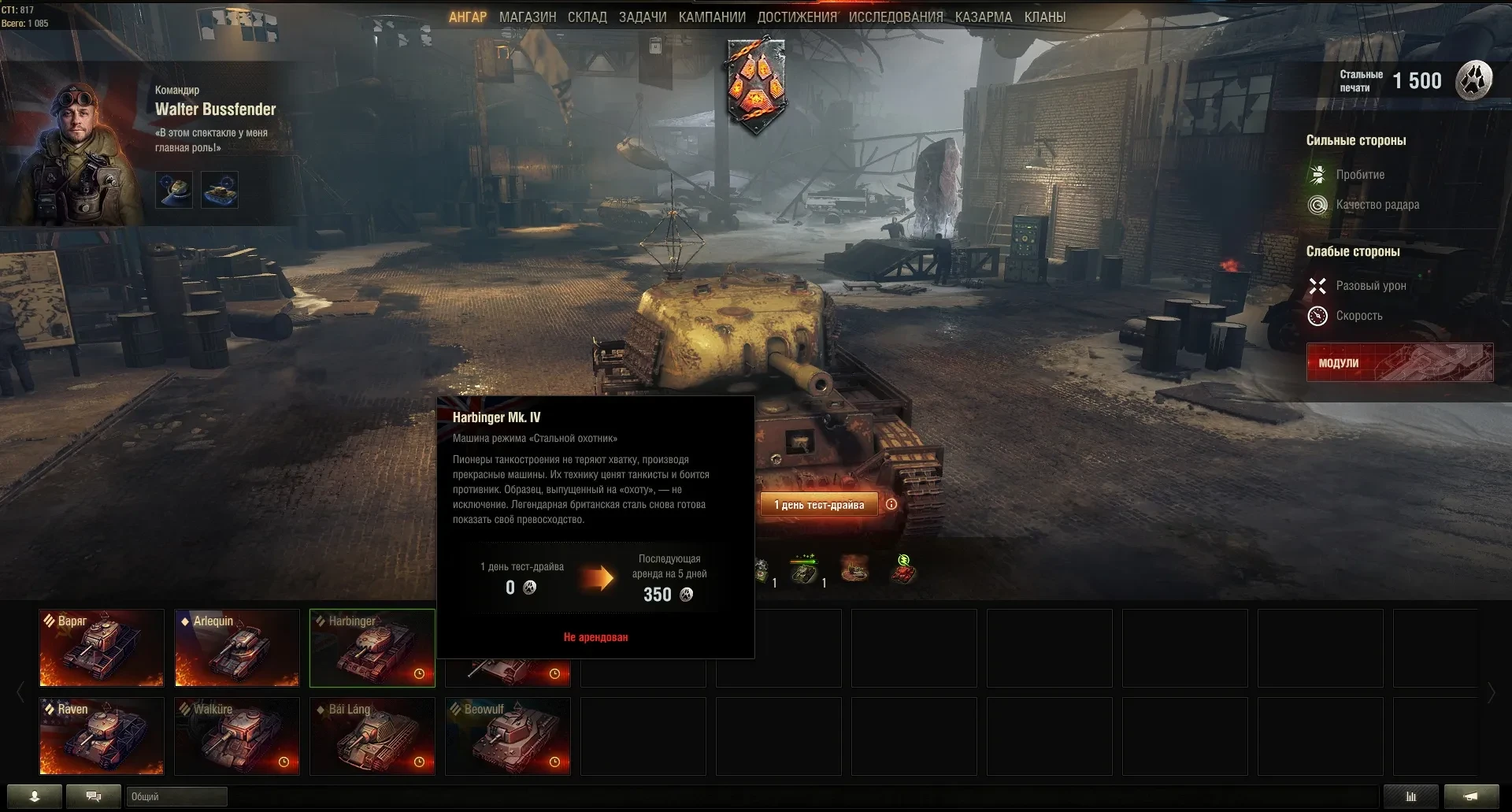Select the Beowulf tank tile
Screen dimensions: 1512x812
[508, 736]
